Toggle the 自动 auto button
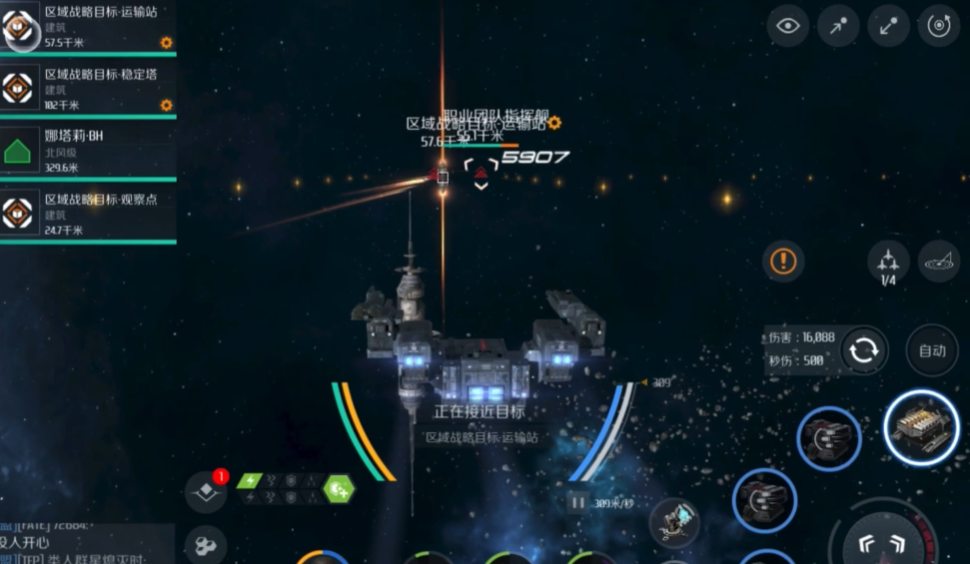970x564 pixels. (x=932, y=351)
